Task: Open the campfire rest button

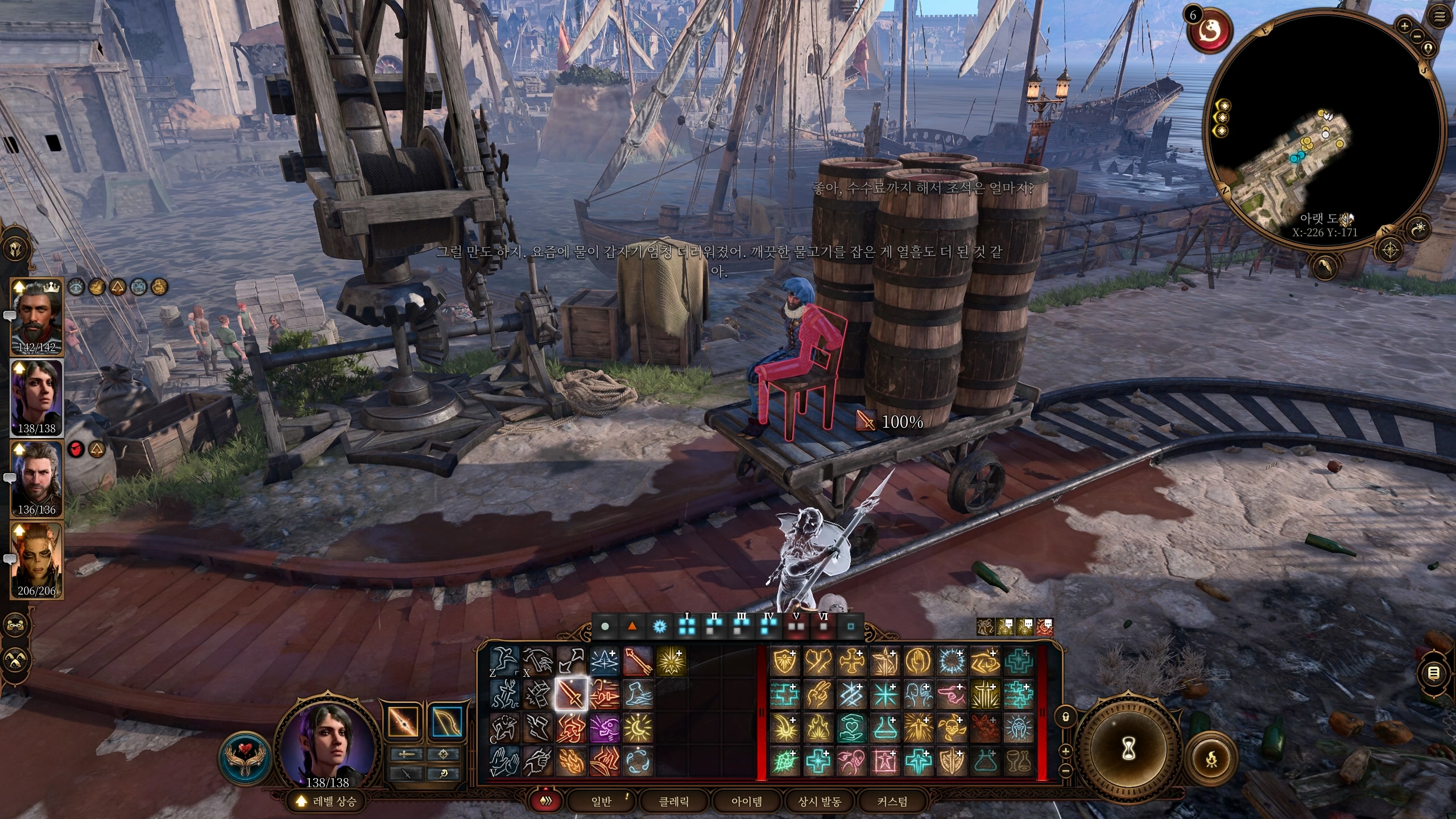Action: tap(1212, 759)
